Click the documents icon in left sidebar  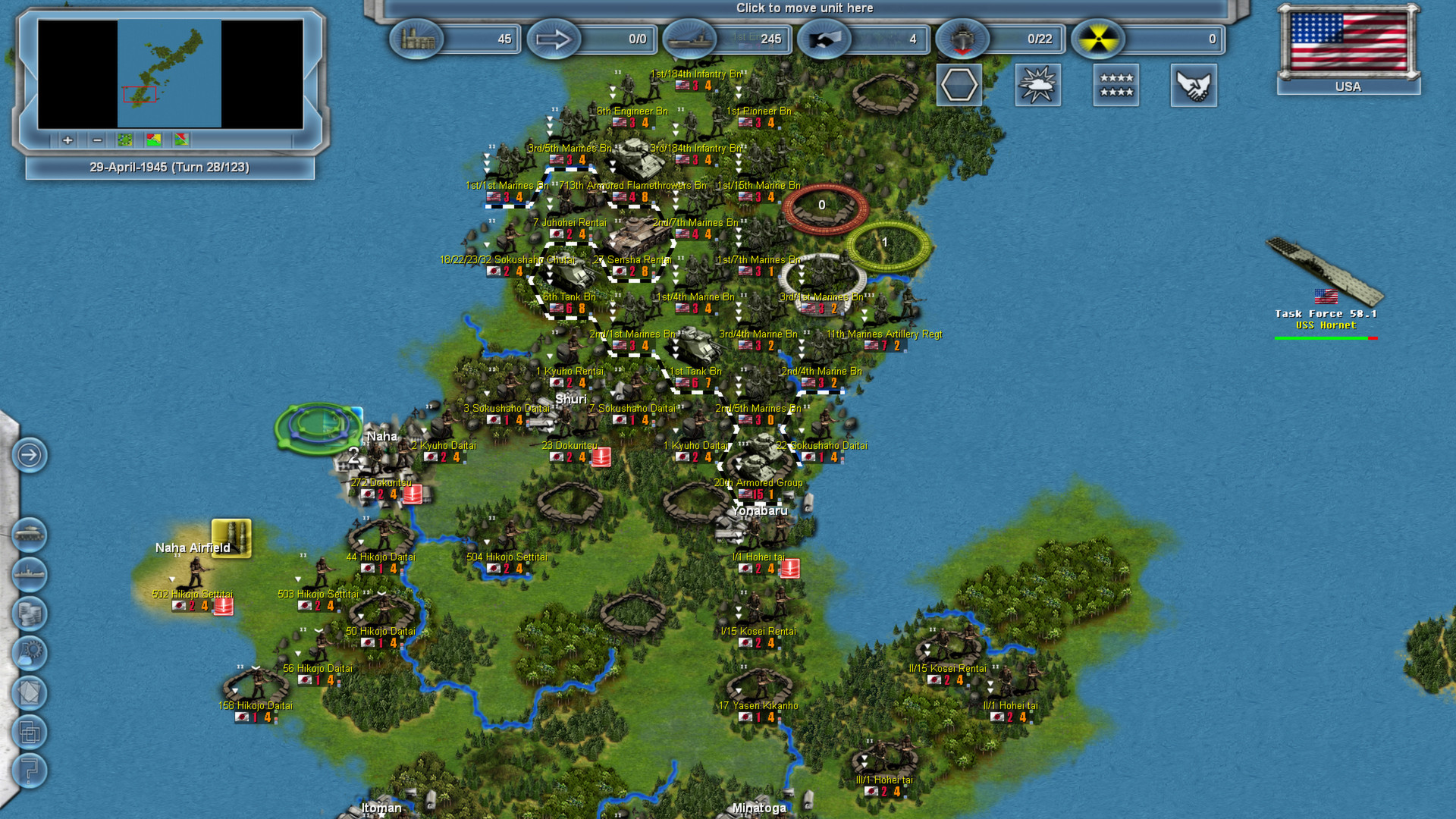(x=29, y=691)
